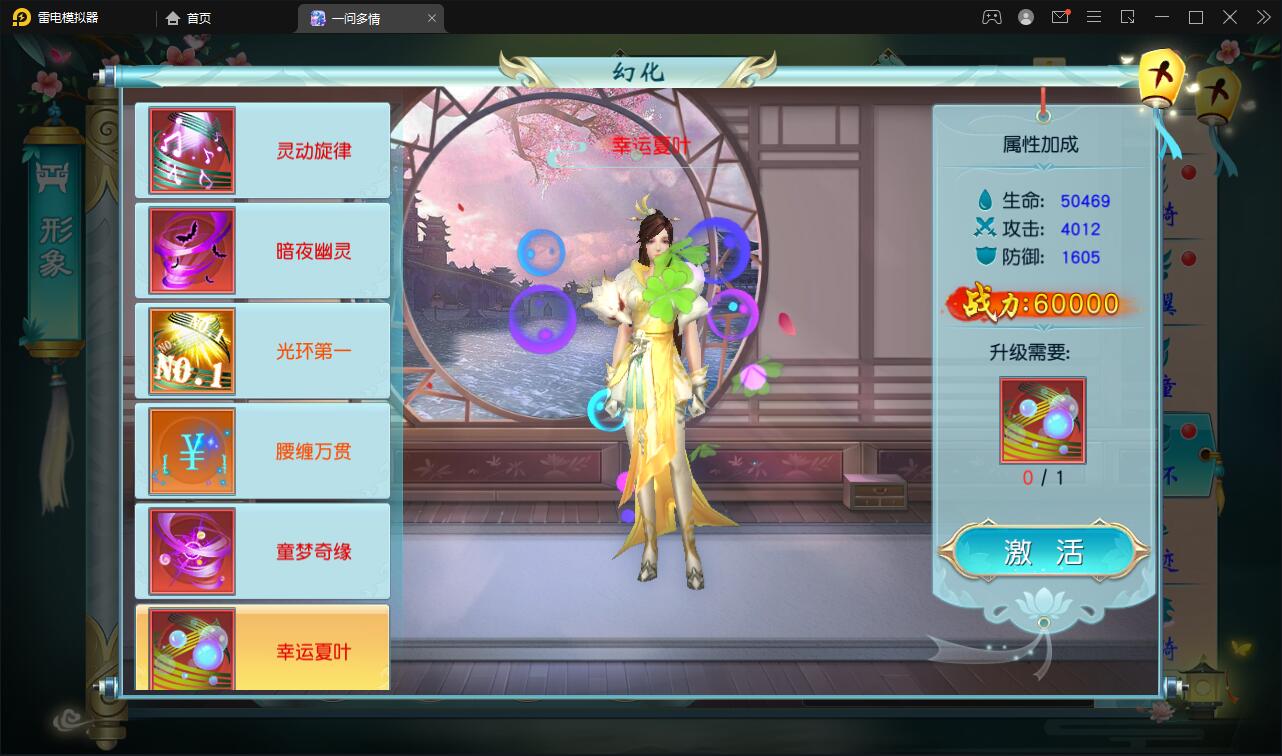1282x756 pixels.
Task: Open the mailbox icon with red notification dot
Action: tap(1060, 17)
